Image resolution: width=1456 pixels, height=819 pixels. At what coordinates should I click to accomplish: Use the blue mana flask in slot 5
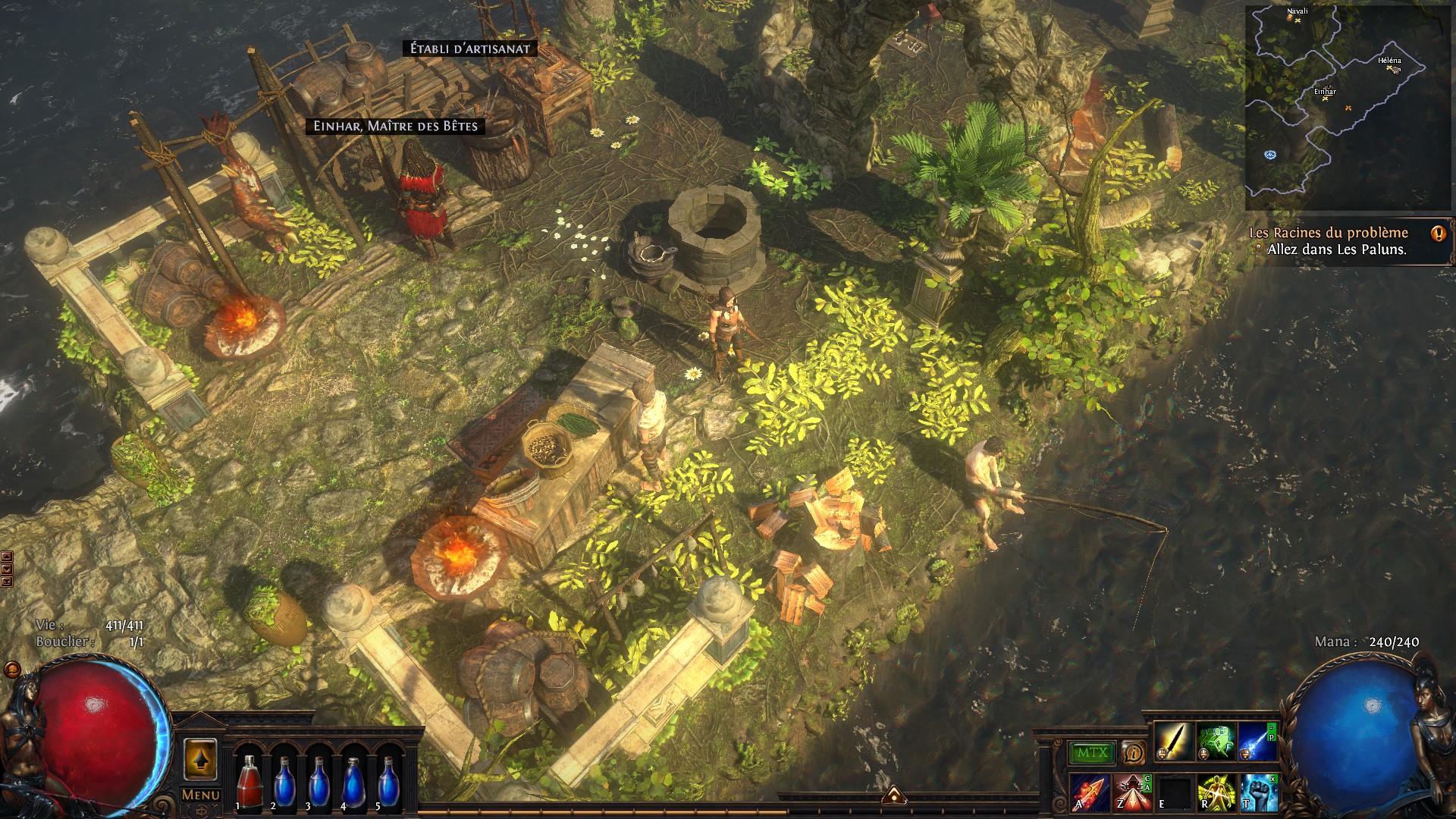click(389, 783)
